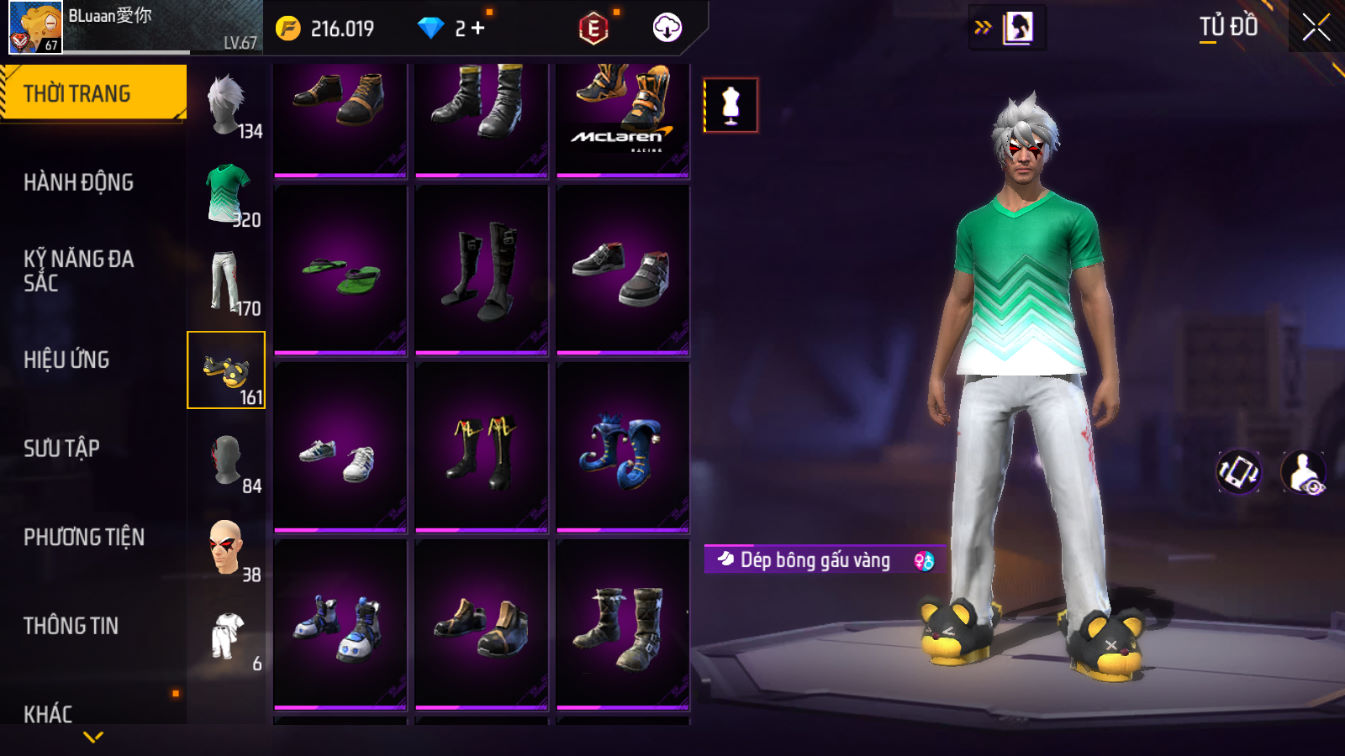Open the Phương Tiện section

click(84, 537)
